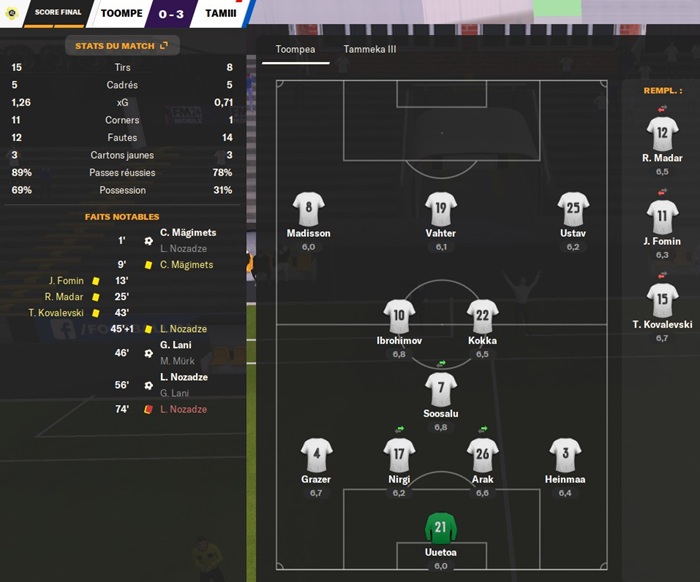Choose Grazer's number 4 shirt

click(x=316, y=455)
